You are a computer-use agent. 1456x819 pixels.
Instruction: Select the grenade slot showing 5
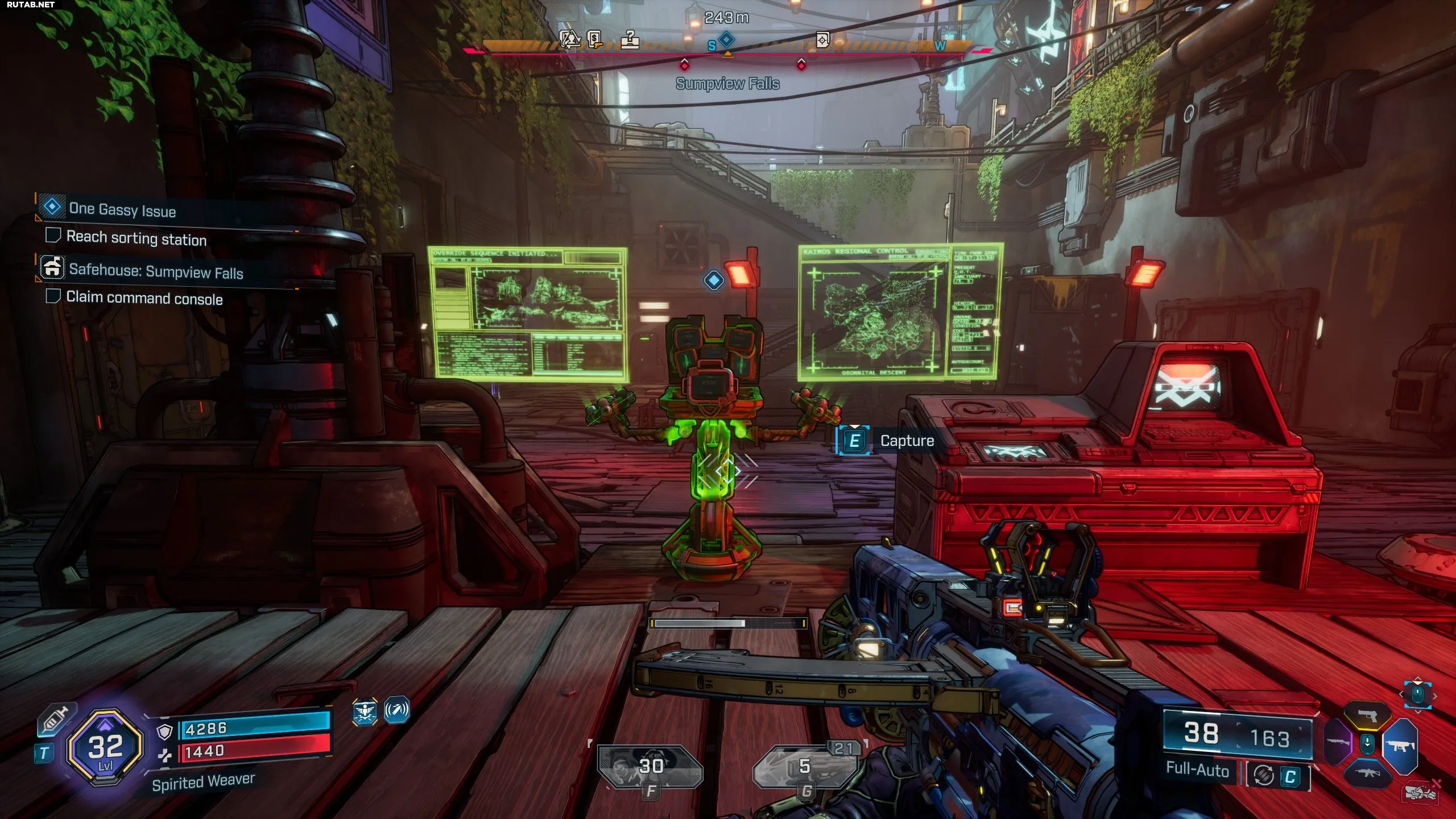pos(804,768)
